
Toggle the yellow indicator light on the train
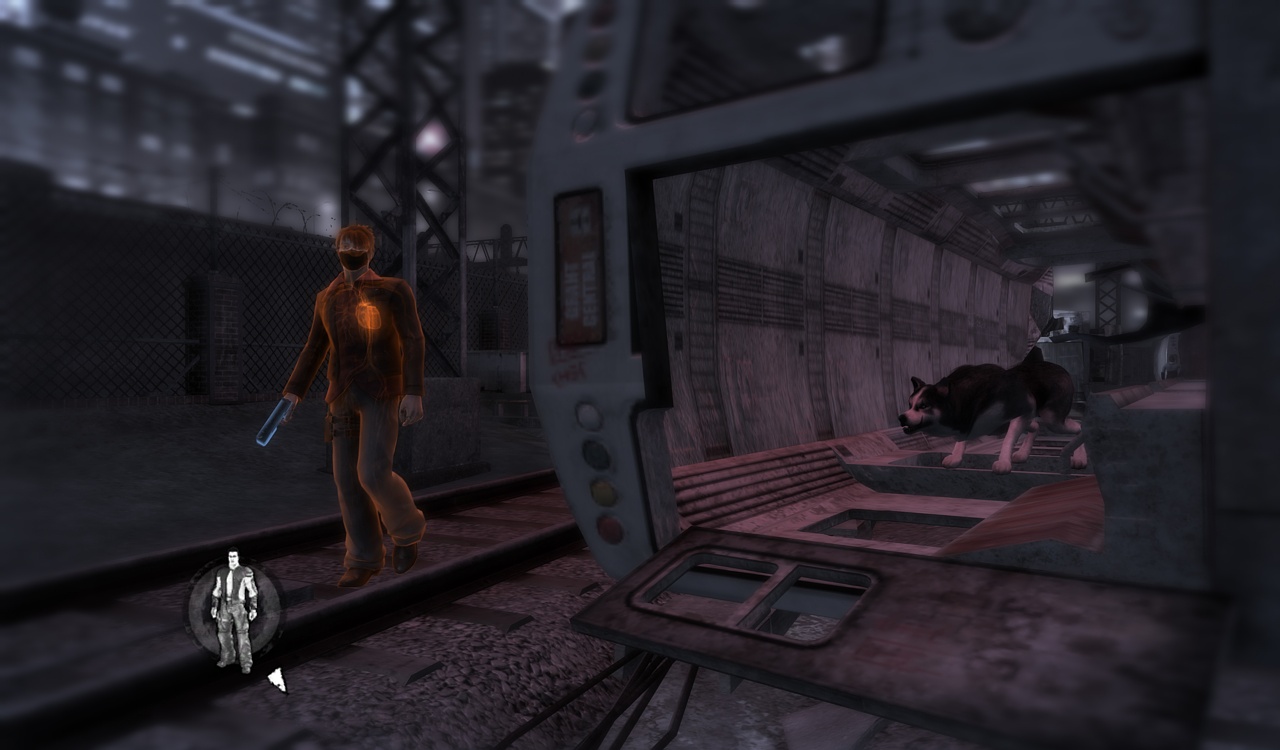(x=602, y=489)
